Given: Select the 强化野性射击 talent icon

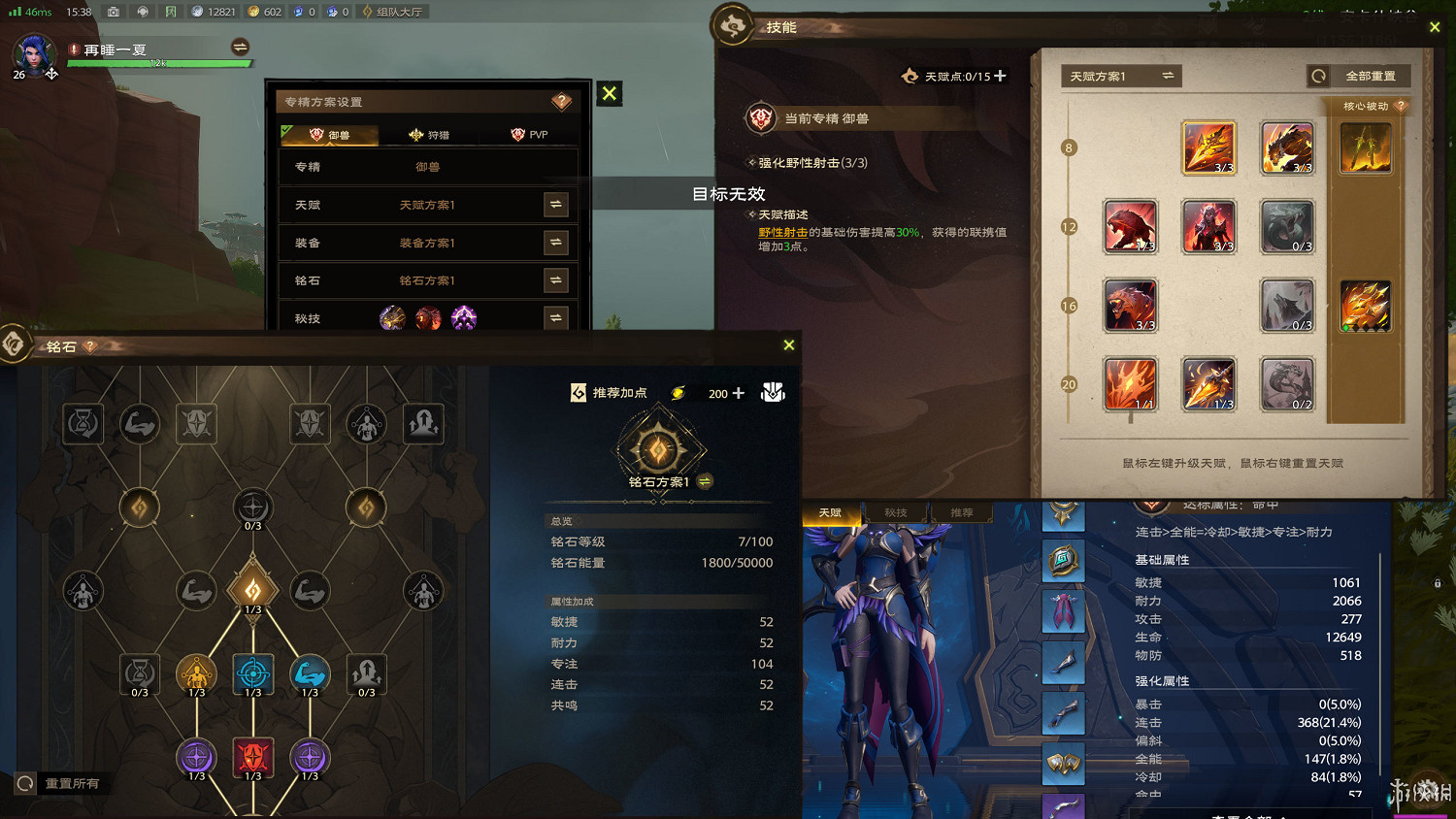Looking at the screenshot, I should coord(1208,147).
